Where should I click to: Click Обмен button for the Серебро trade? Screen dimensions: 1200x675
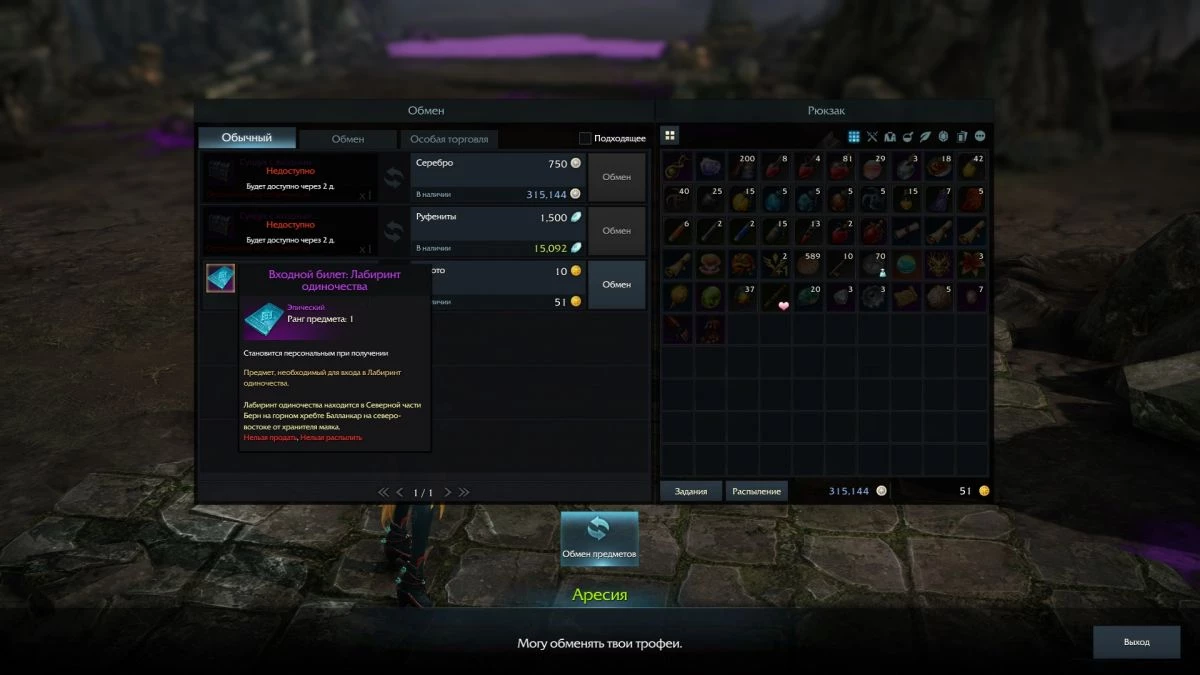pos(616,177)
